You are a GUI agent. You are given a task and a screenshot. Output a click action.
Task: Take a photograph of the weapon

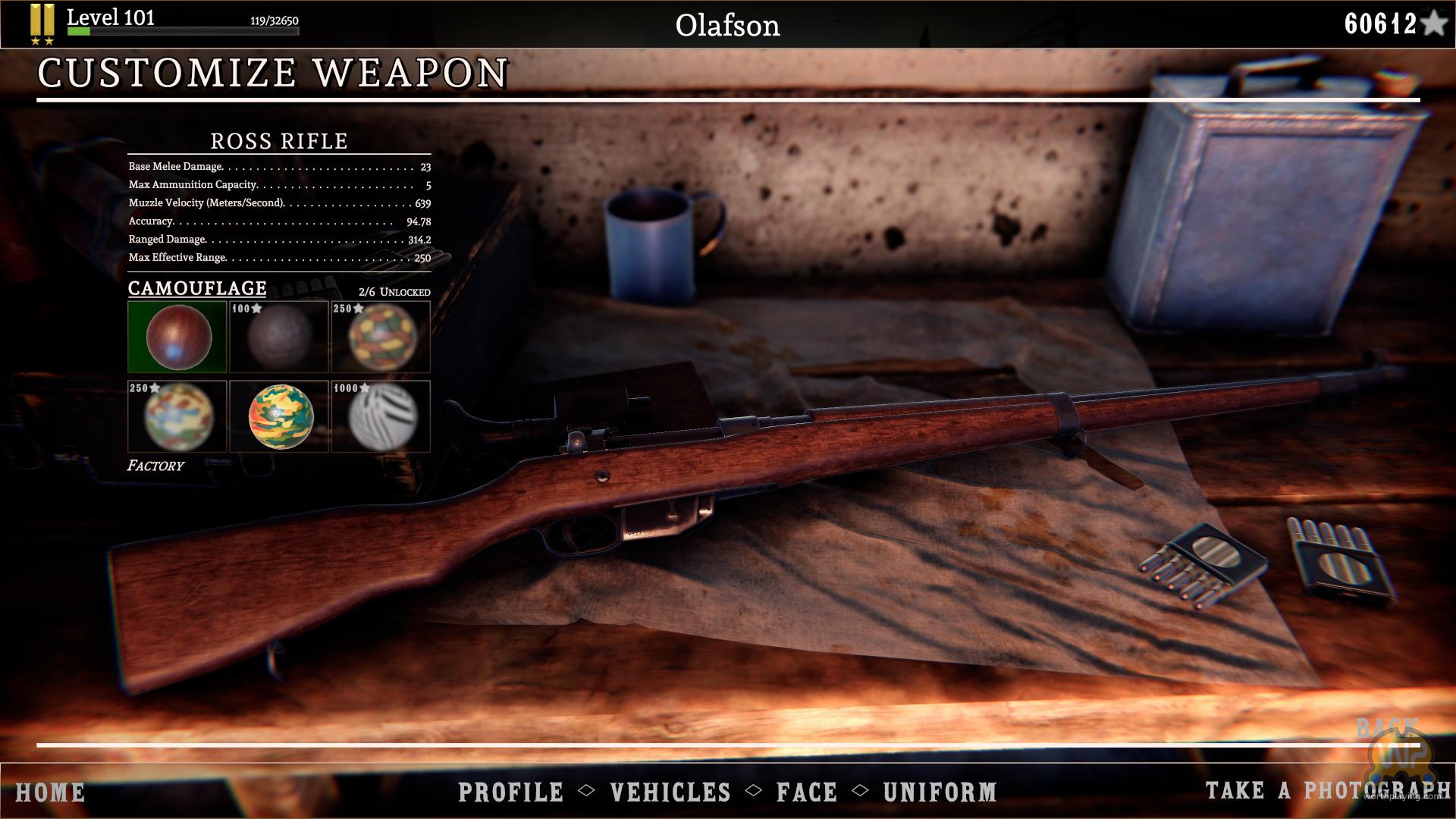tap(1327, 790)
